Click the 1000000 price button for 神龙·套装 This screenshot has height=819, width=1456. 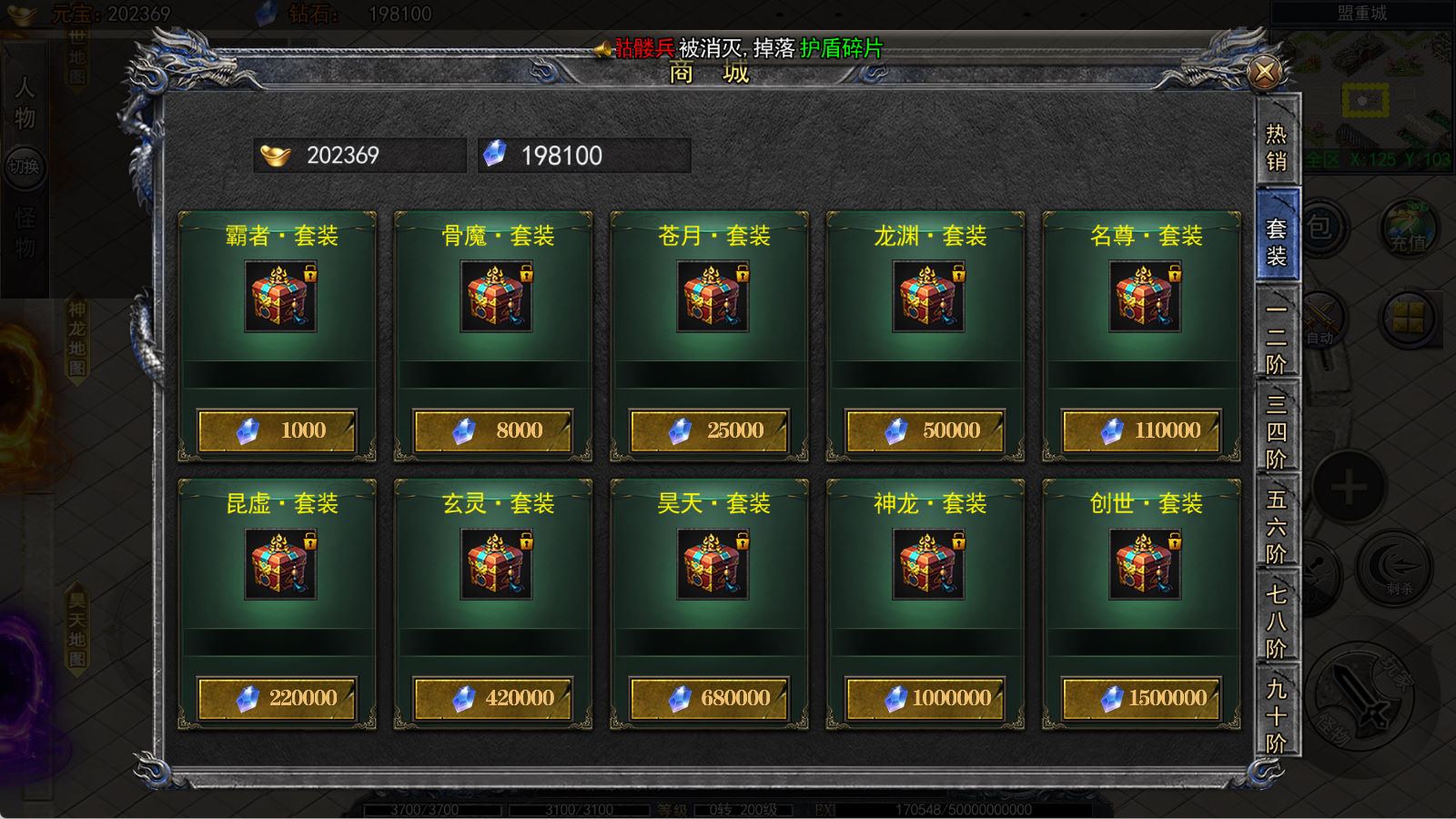[x=925, y=698]
